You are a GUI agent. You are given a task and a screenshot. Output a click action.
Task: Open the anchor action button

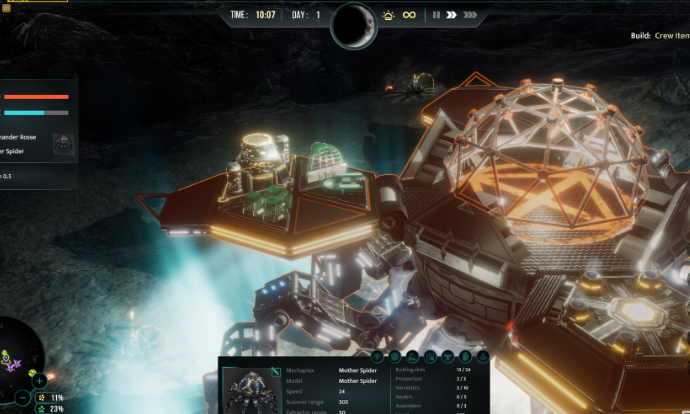(481, 356)
